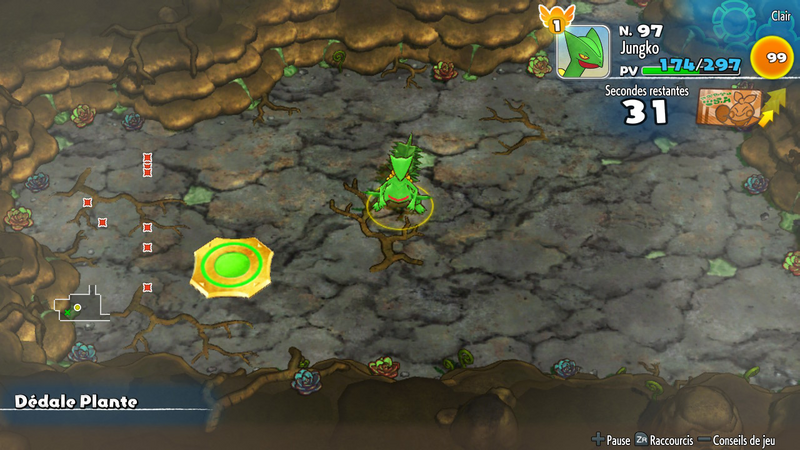Open the rescue mission ticket icon

[728, 107]
